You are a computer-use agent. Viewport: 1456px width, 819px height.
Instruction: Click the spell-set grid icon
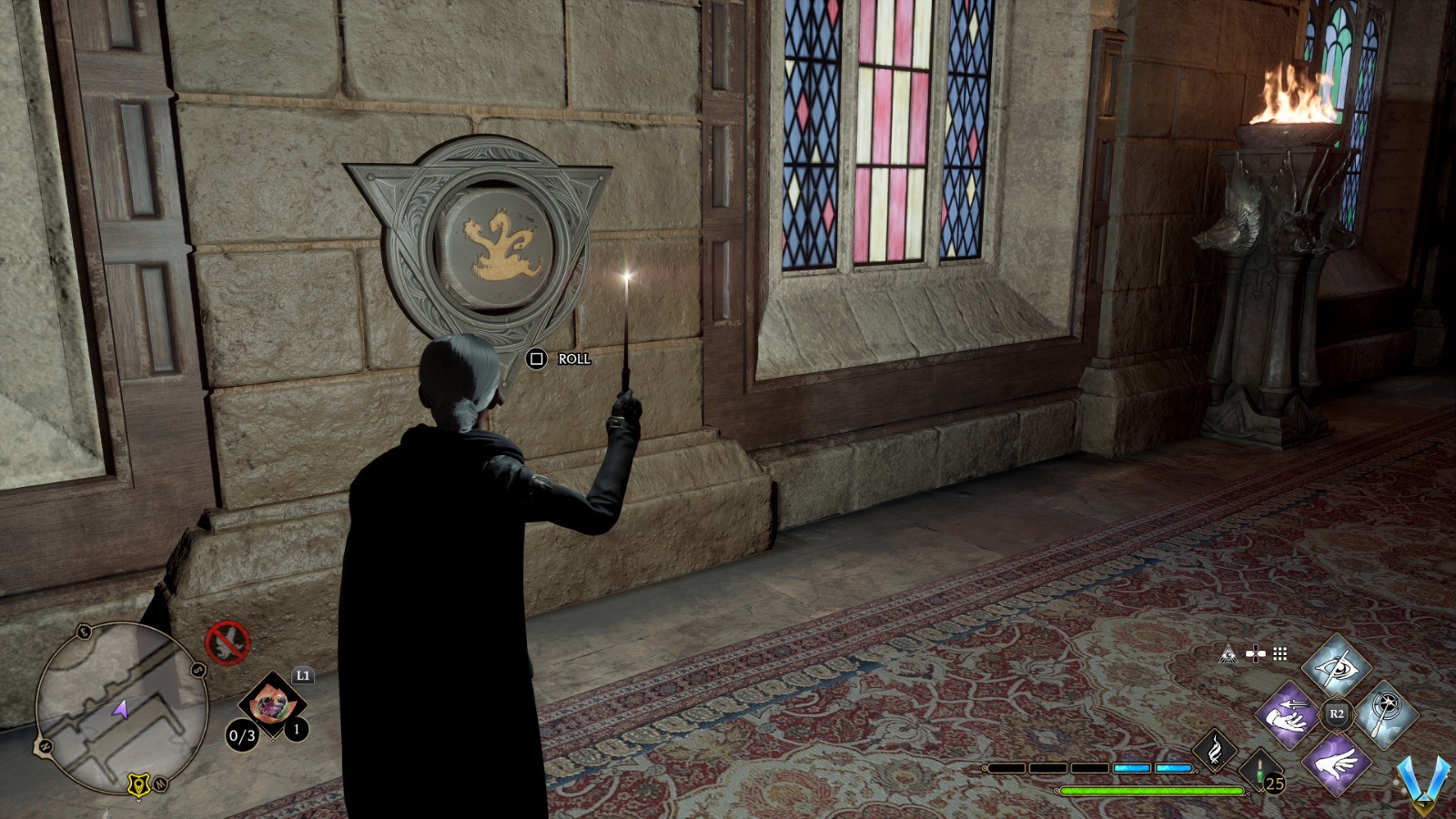click(x=1279, y=653)
